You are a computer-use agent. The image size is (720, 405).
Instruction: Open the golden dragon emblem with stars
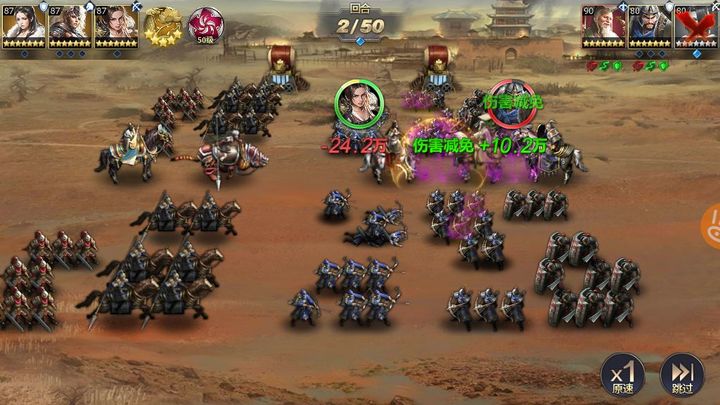tap(163, 24)
